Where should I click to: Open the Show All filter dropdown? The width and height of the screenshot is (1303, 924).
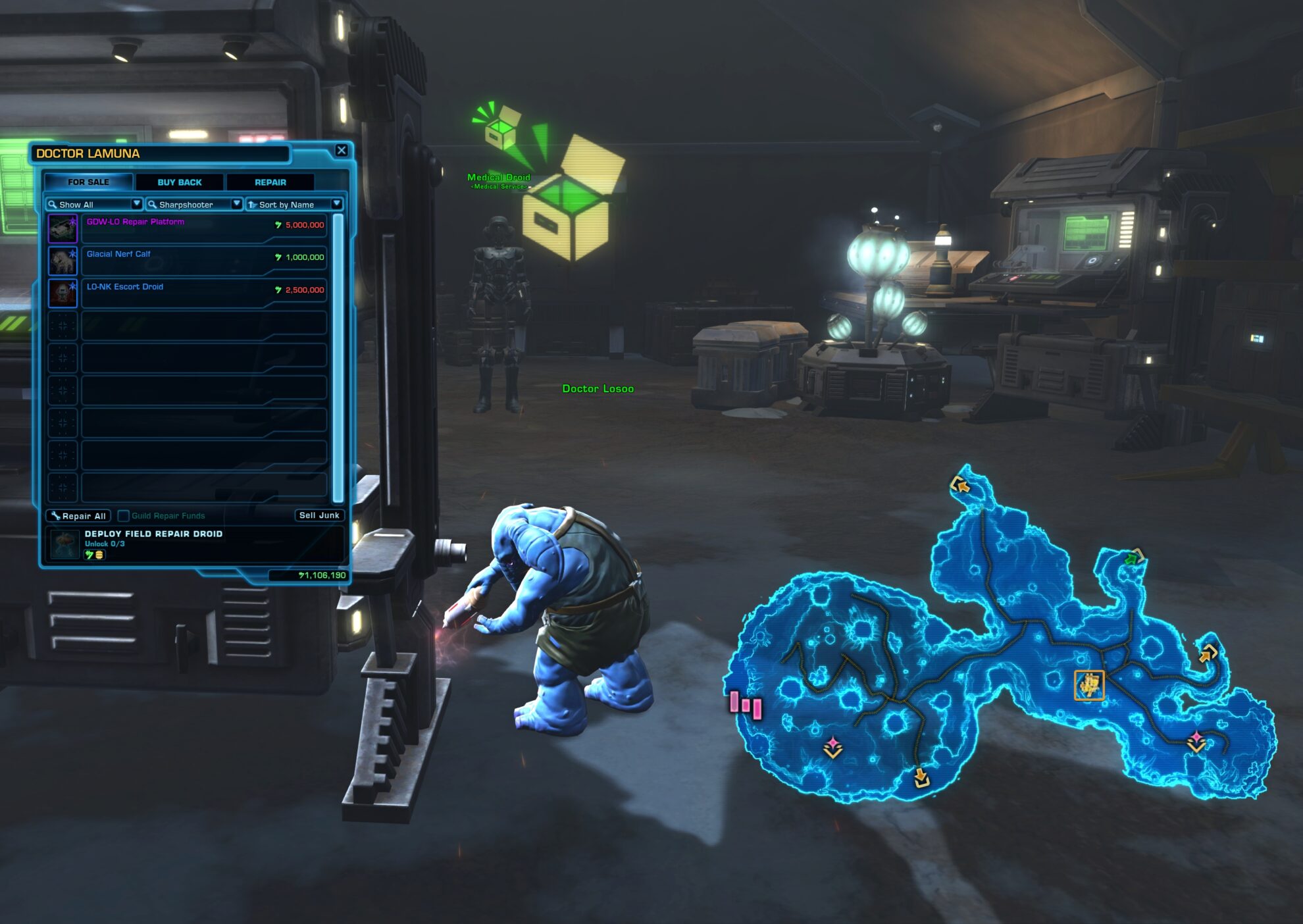pos(137,204)
